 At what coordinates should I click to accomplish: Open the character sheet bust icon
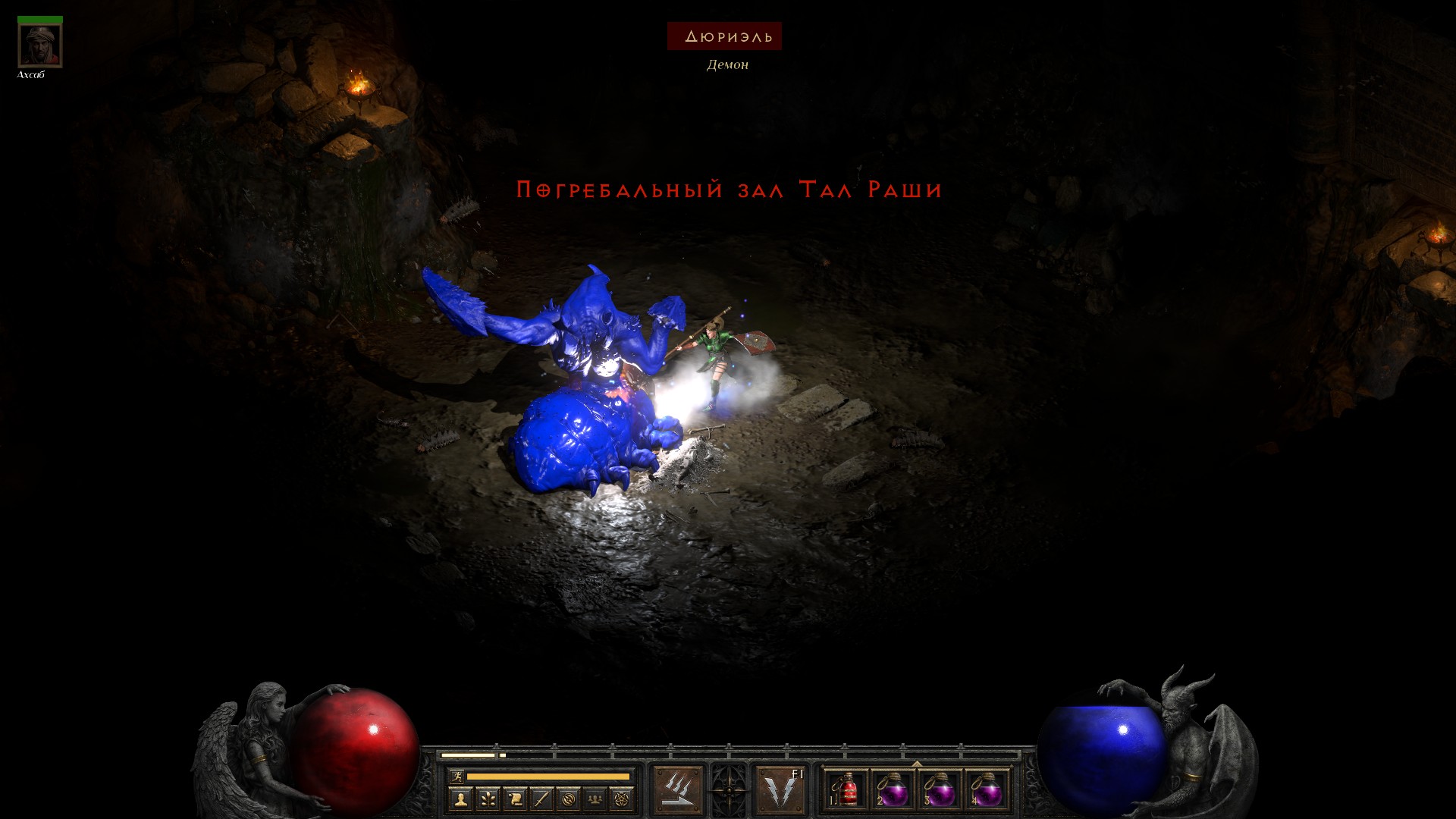[460, 799]
